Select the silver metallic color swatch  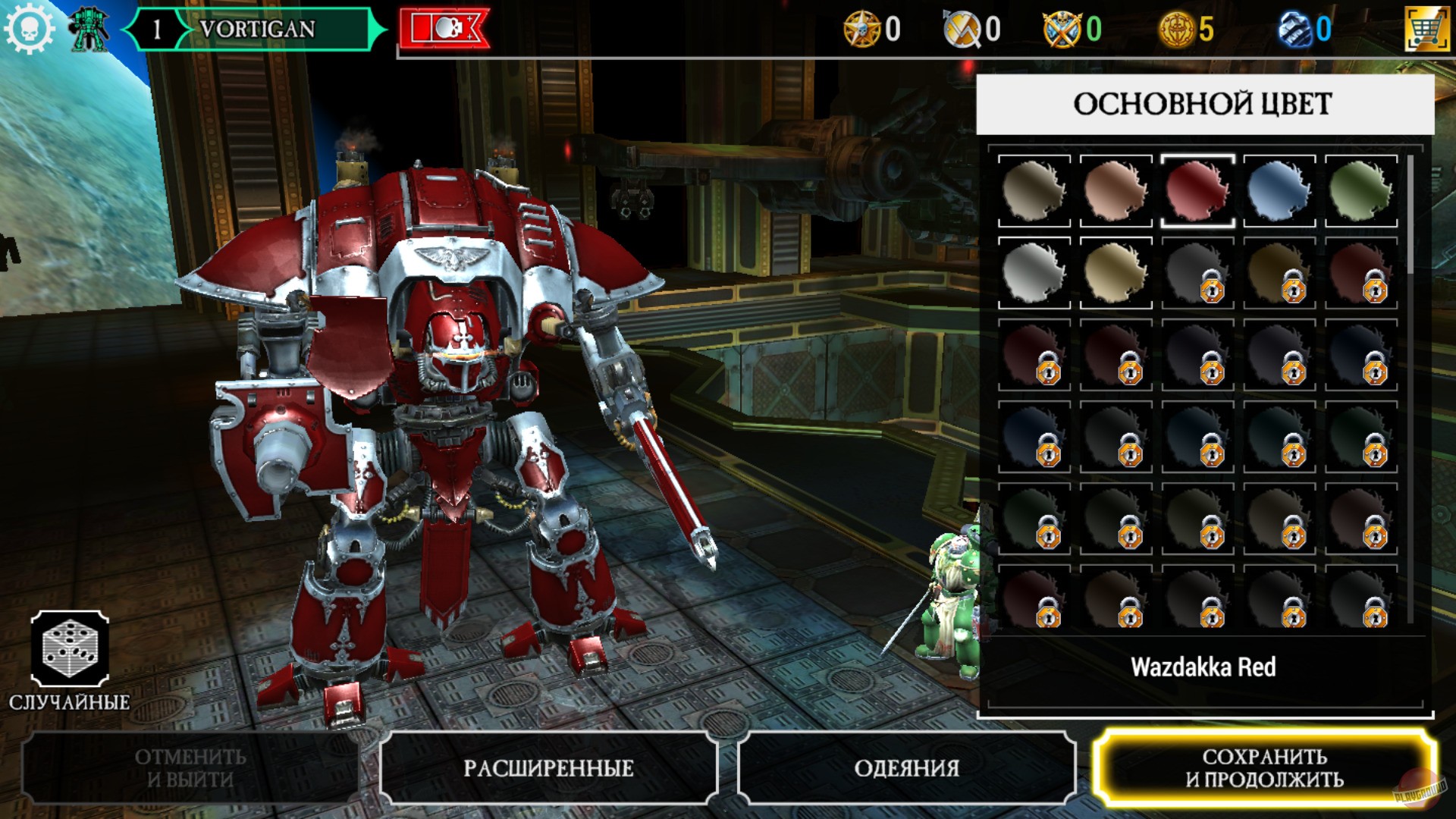coord(1034,271)
